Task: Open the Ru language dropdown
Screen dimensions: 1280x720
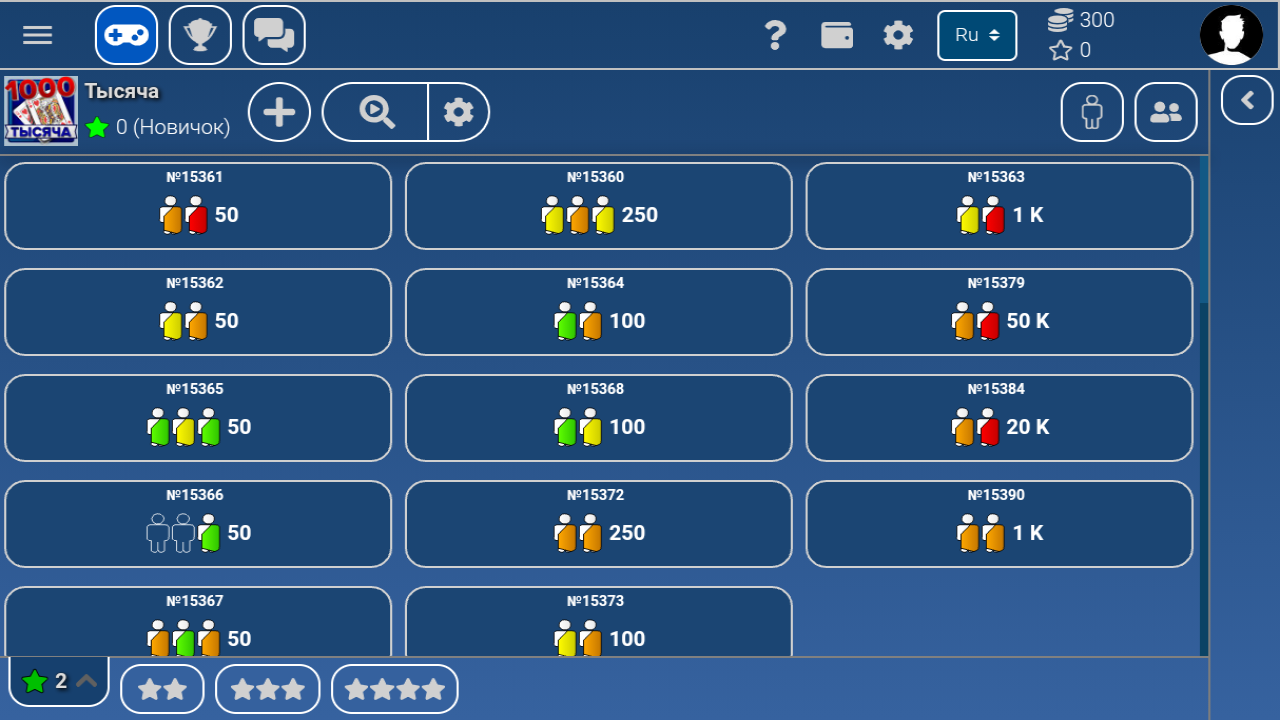Action: pos(977,34)
